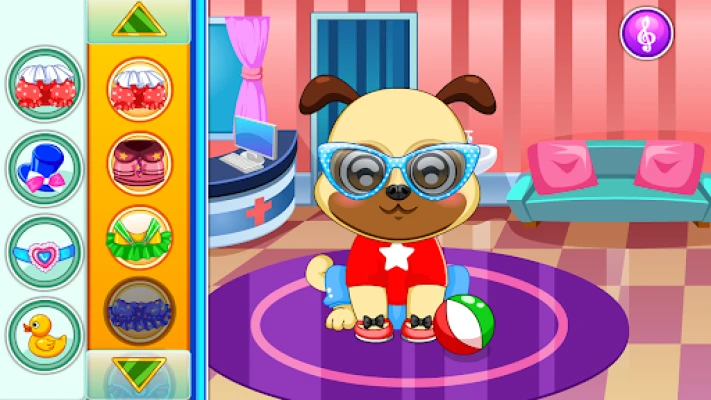Screen dimensions: 711x400
Task: Open the clothing category with red dress icon
Action: (x=44, y=84)
